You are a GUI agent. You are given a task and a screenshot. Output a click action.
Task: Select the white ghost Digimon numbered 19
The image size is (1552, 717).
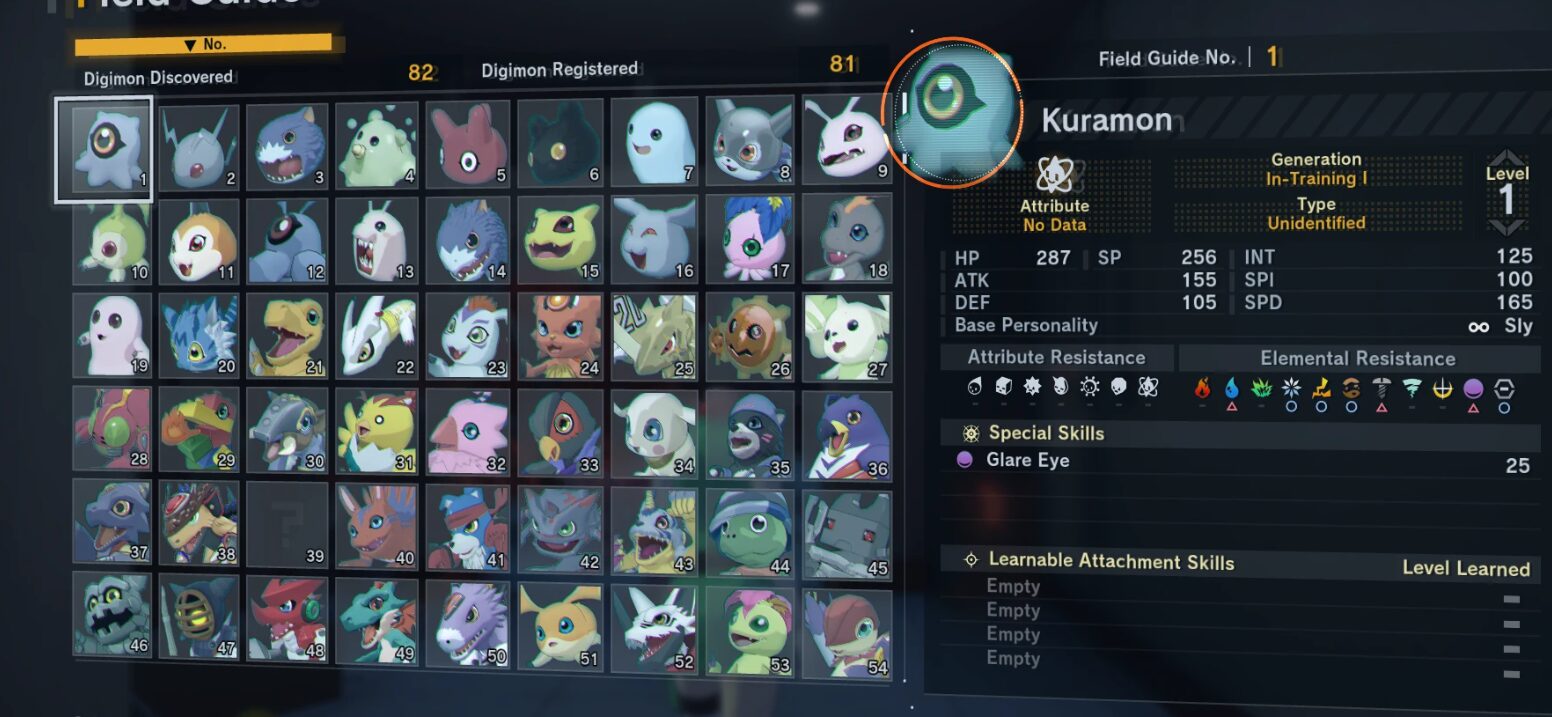[x=111, y=336]
